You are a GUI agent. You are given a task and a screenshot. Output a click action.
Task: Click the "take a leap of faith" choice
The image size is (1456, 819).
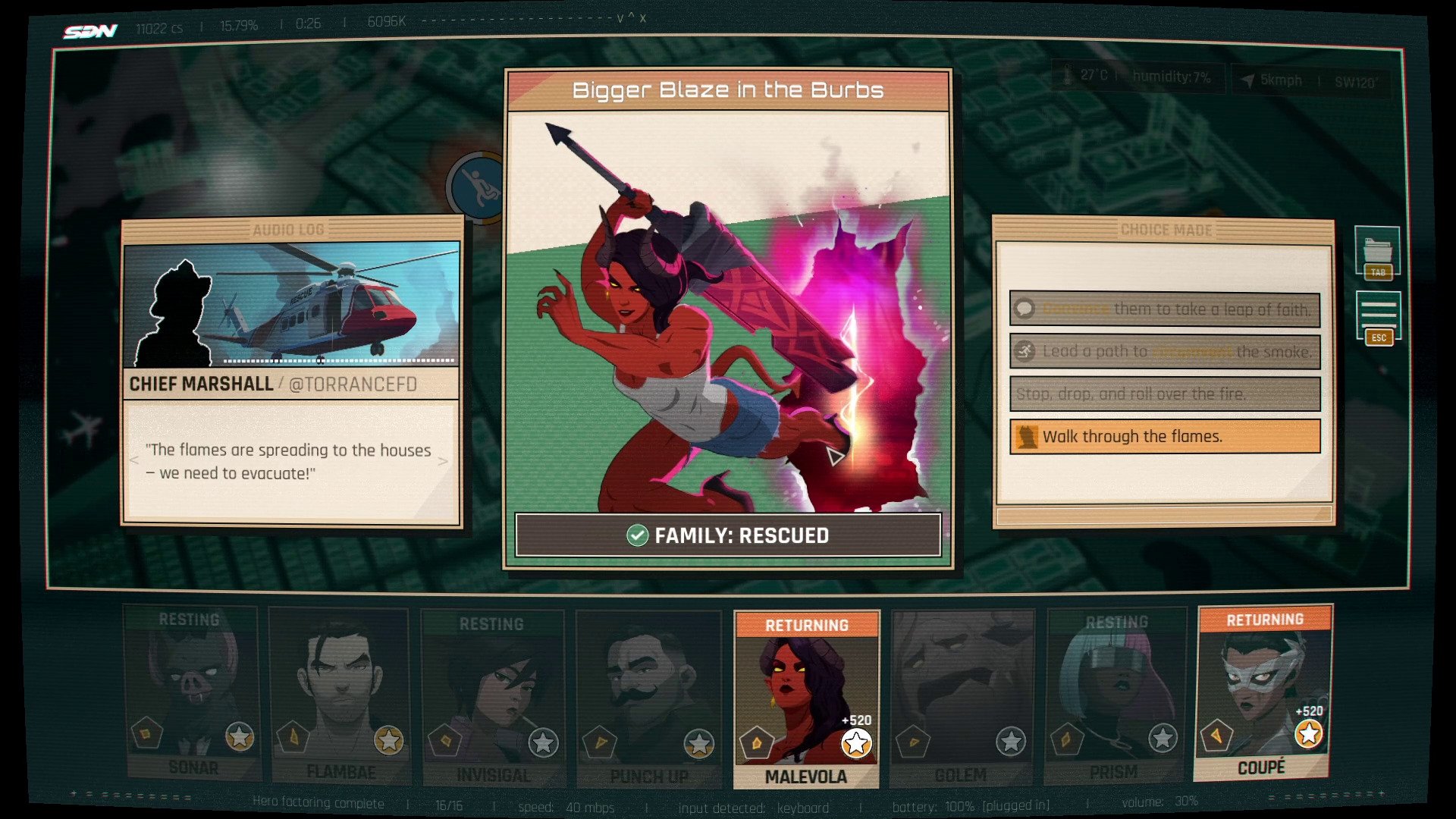1165,309
